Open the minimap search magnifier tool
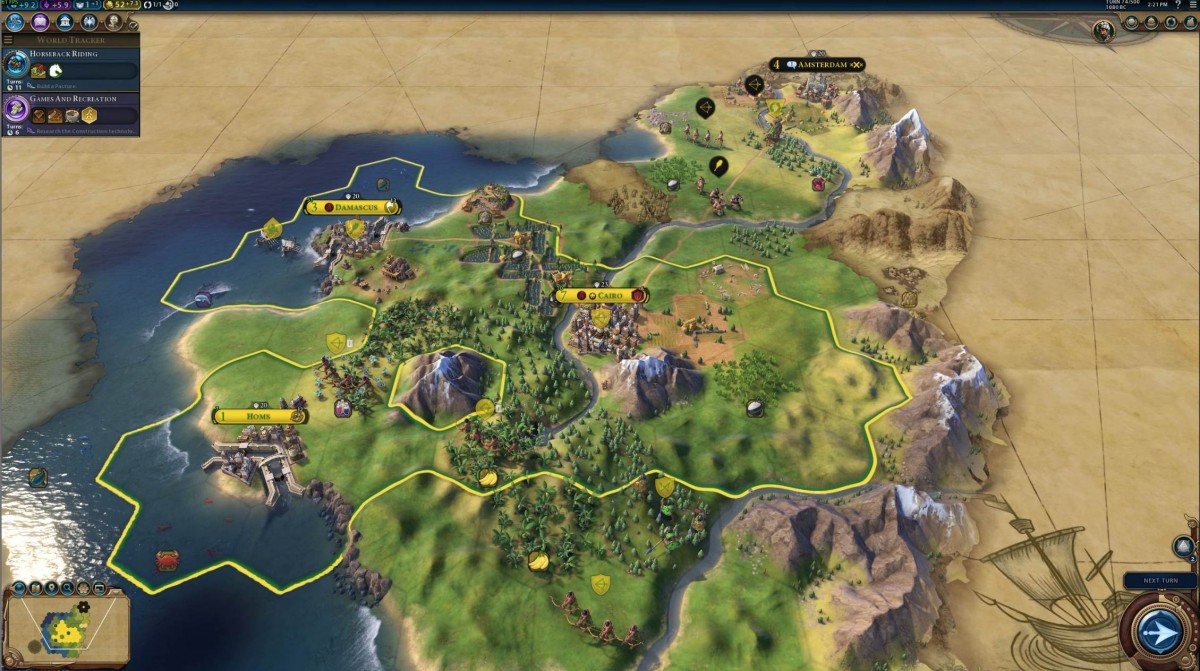This screenshot has width=1200, height=671. tap(66, 588)
